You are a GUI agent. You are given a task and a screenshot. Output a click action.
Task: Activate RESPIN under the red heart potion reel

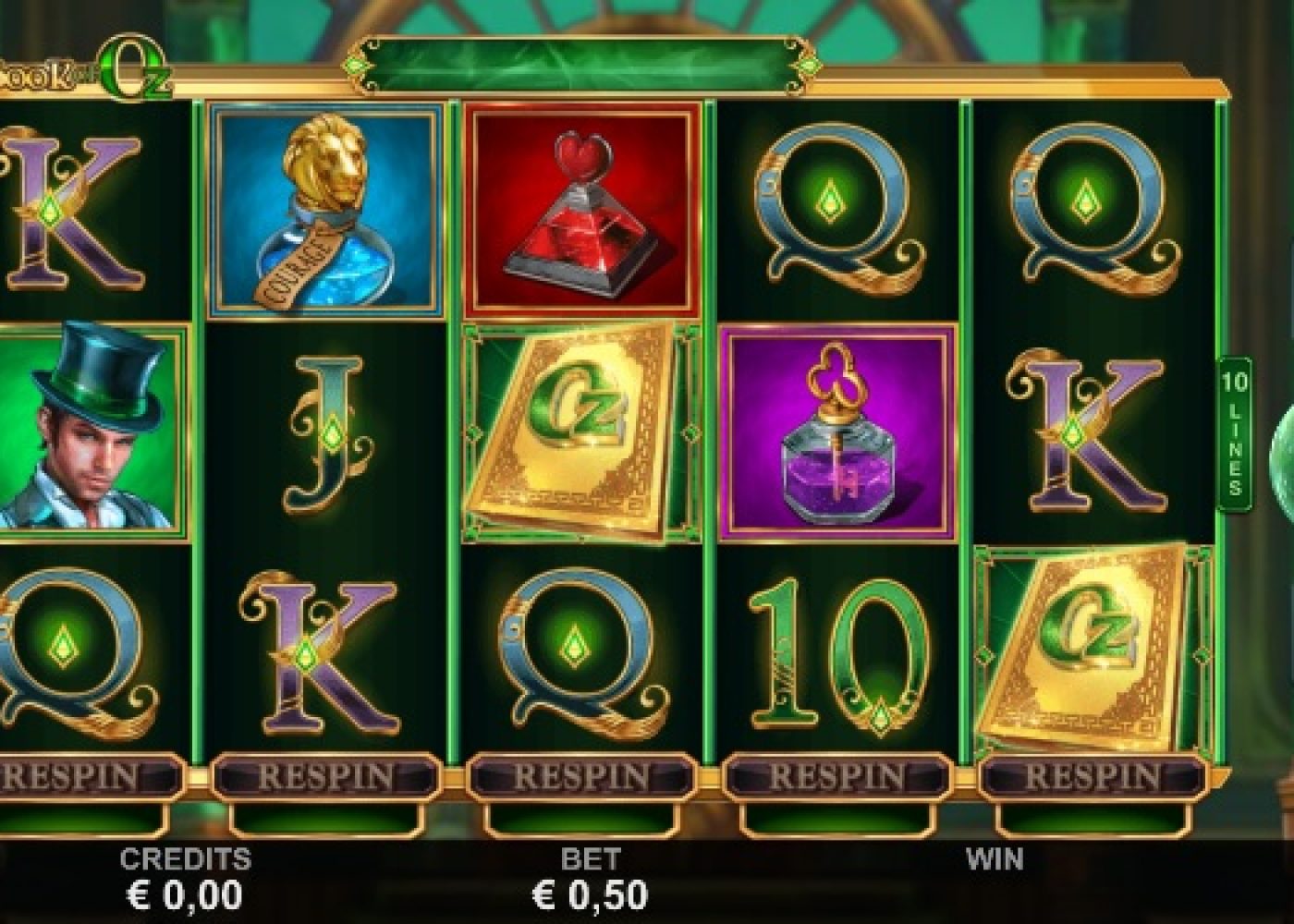click(x=581, y=776)
